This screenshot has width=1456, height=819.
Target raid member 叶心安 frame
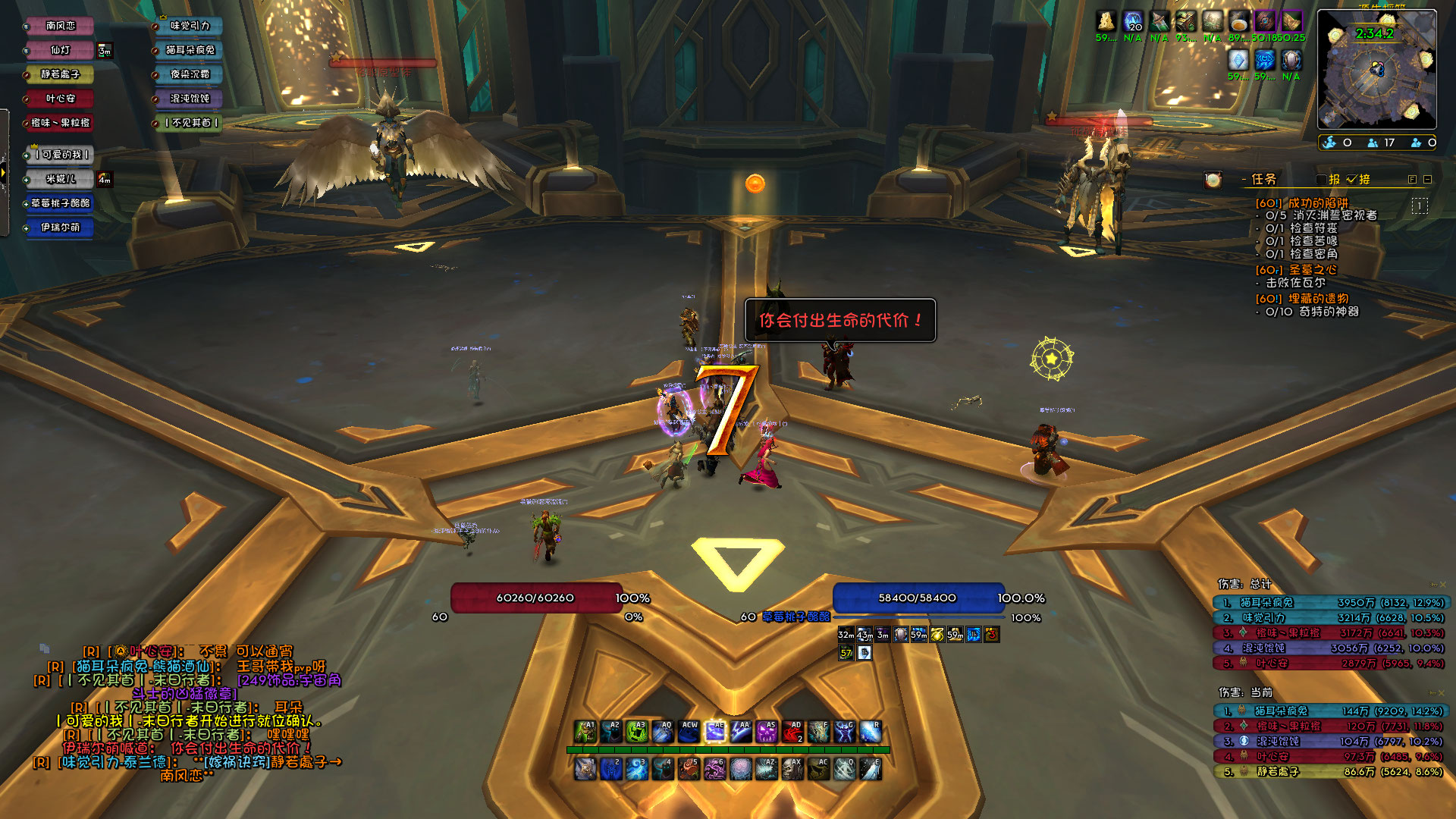pos(60,99)
